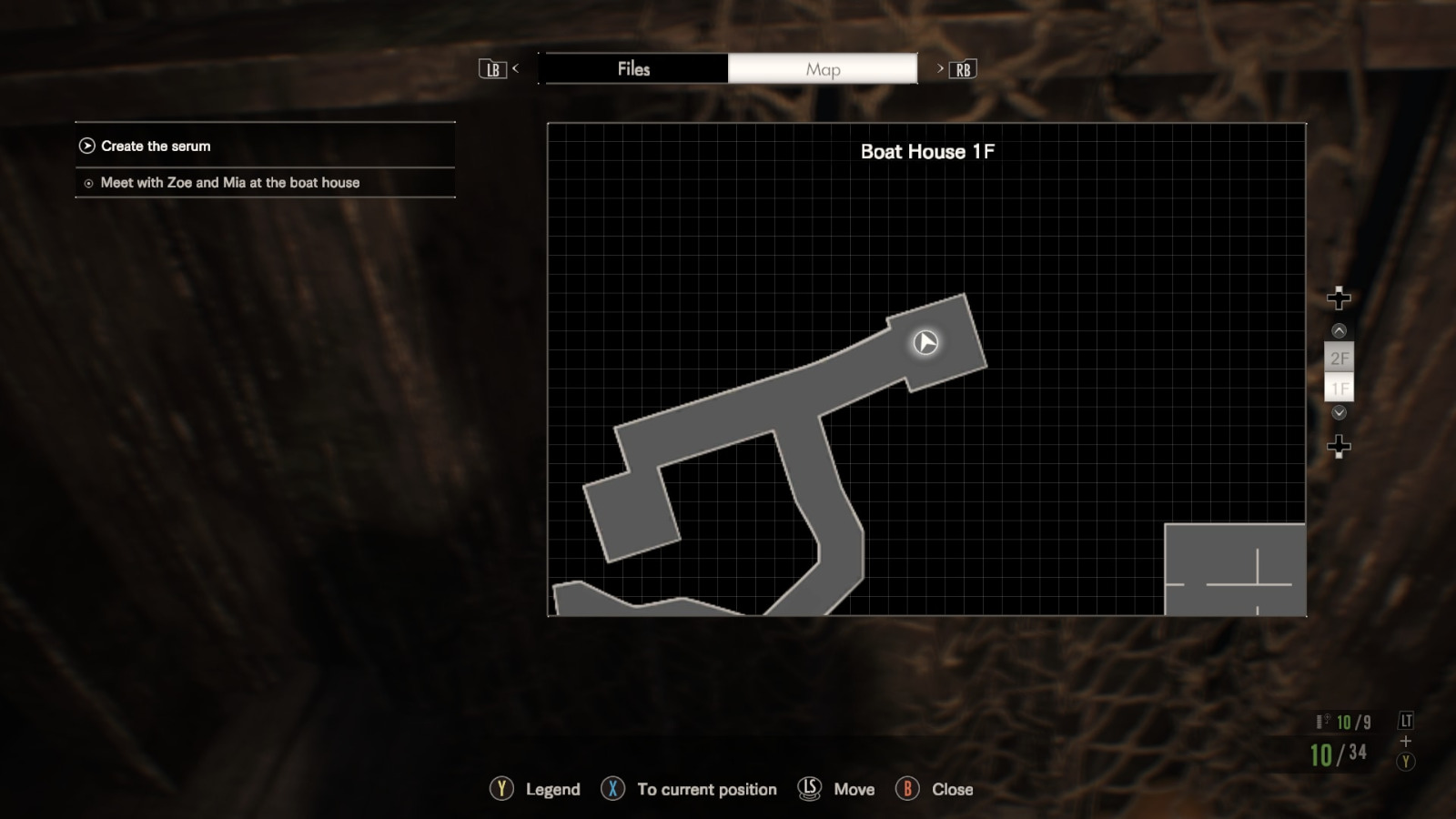Select the 2F floor option

pyautogui.click(x=1338, y=359)
